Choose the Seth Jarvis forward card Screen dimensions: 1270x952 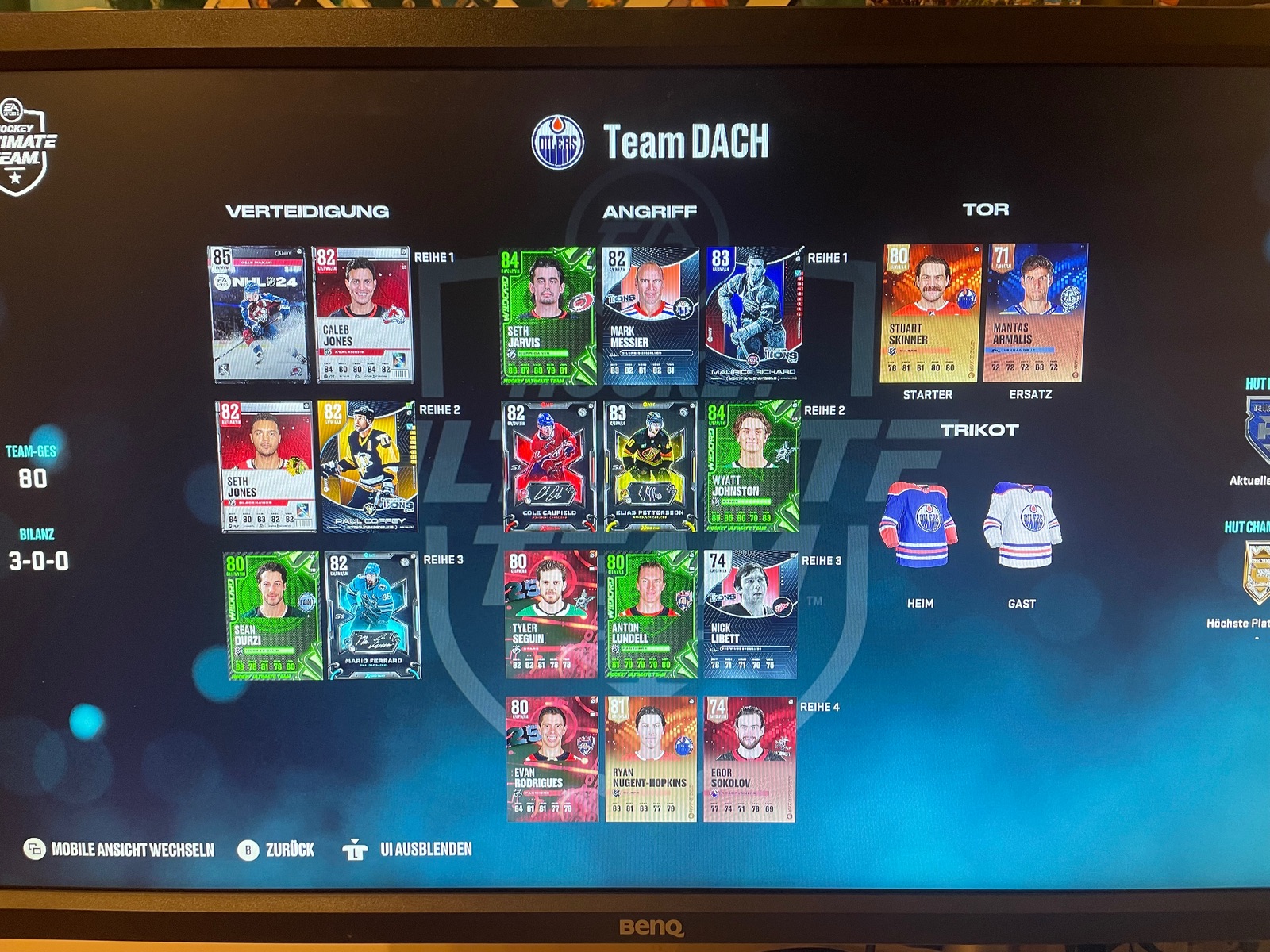pos(548,317)
